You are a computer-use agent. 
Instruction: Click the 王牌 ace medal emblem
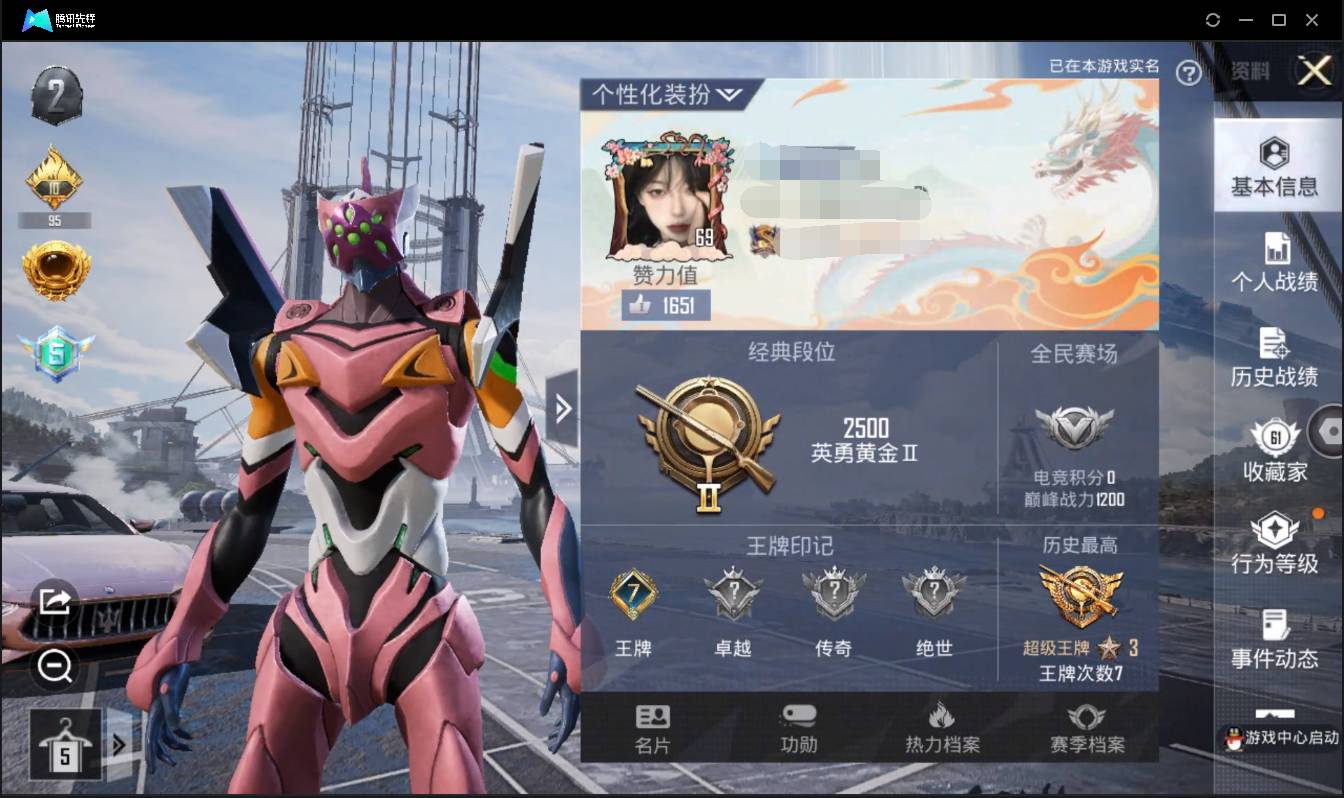[634, 595]
